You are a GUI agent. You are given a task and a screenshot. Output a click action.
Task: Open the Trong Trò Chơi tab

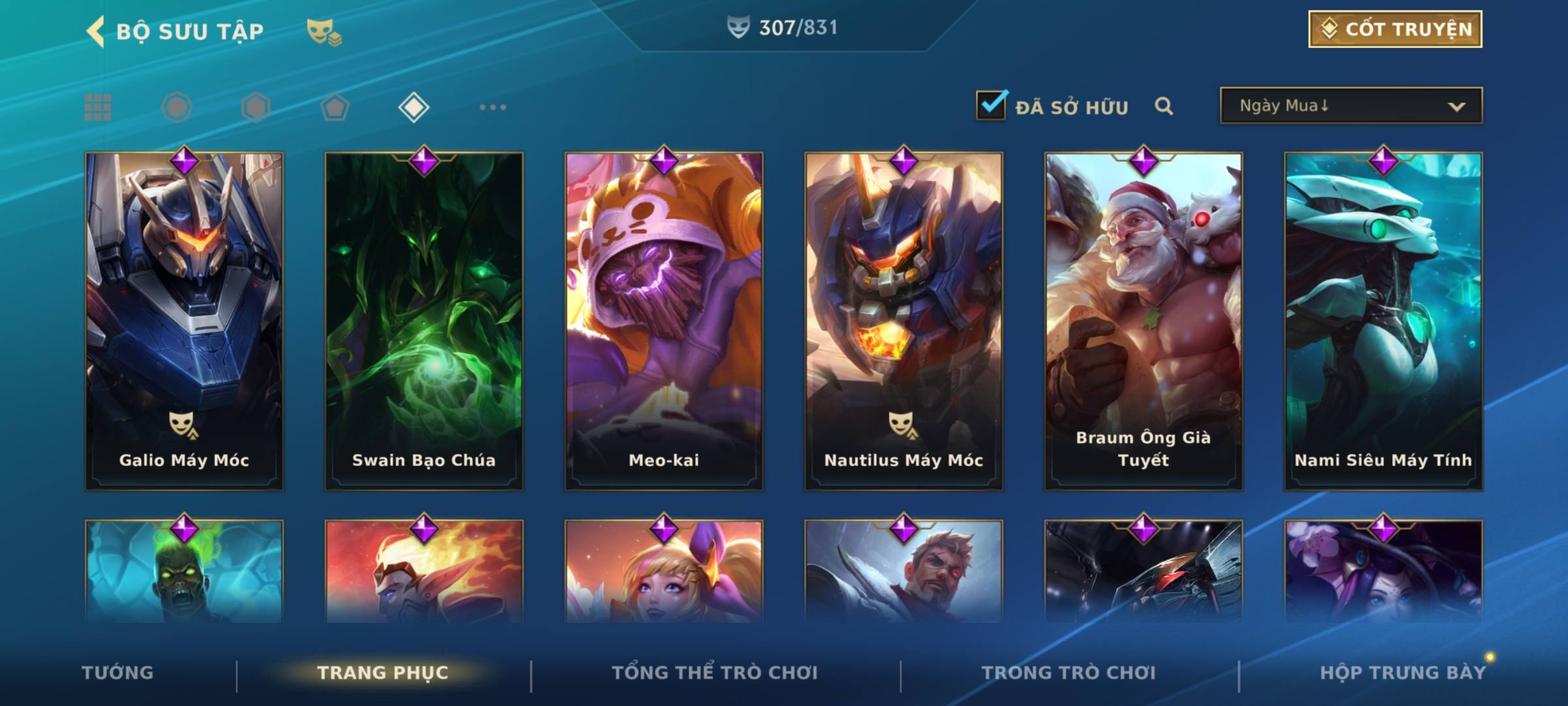1069,673
